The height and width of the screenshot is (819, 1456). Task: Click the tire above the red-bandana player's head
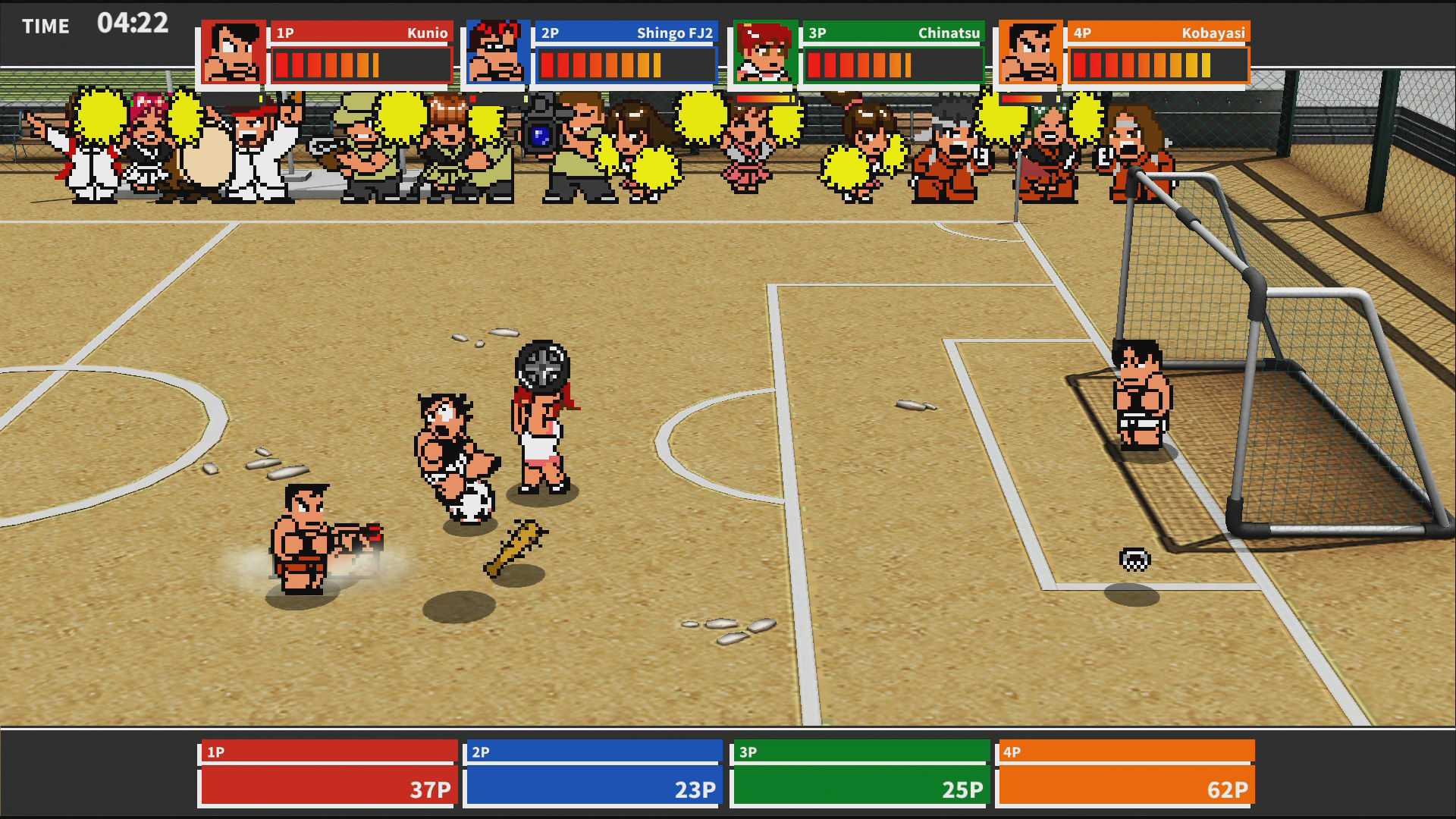pos(540,366)
